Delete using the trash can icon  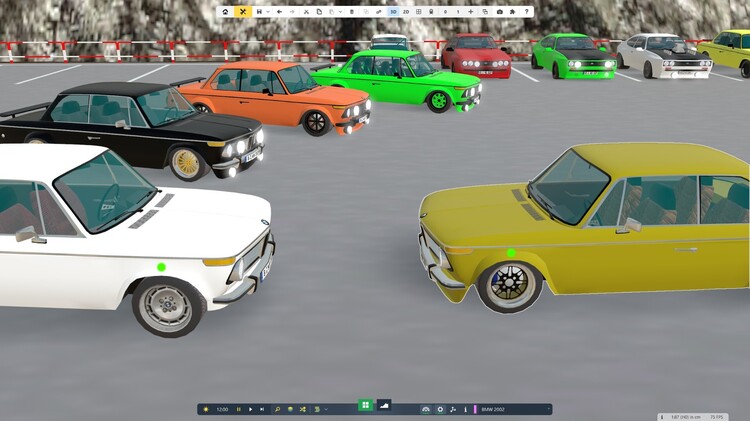351,11
